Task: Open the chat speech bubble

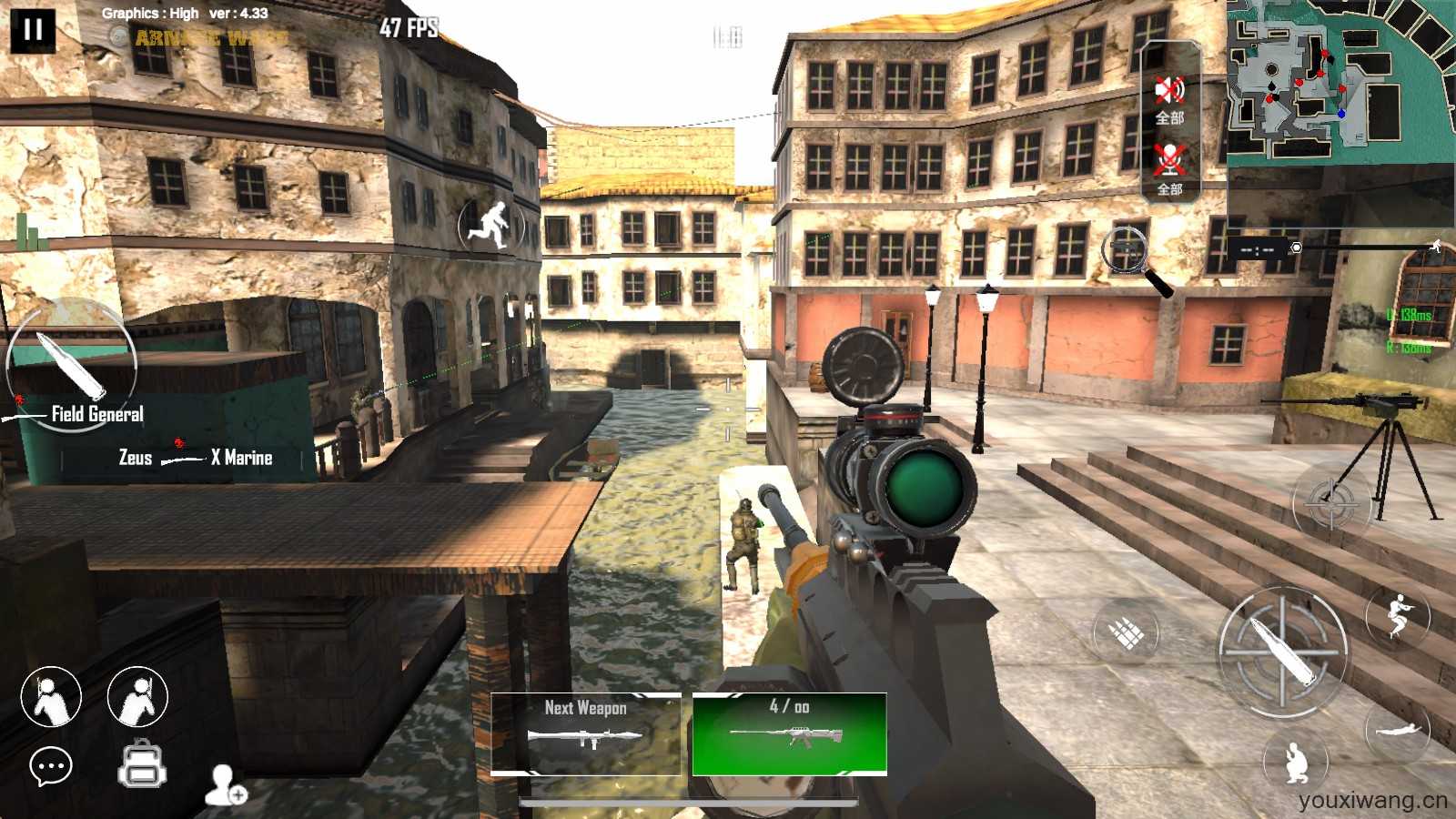Action: [51, 767]
